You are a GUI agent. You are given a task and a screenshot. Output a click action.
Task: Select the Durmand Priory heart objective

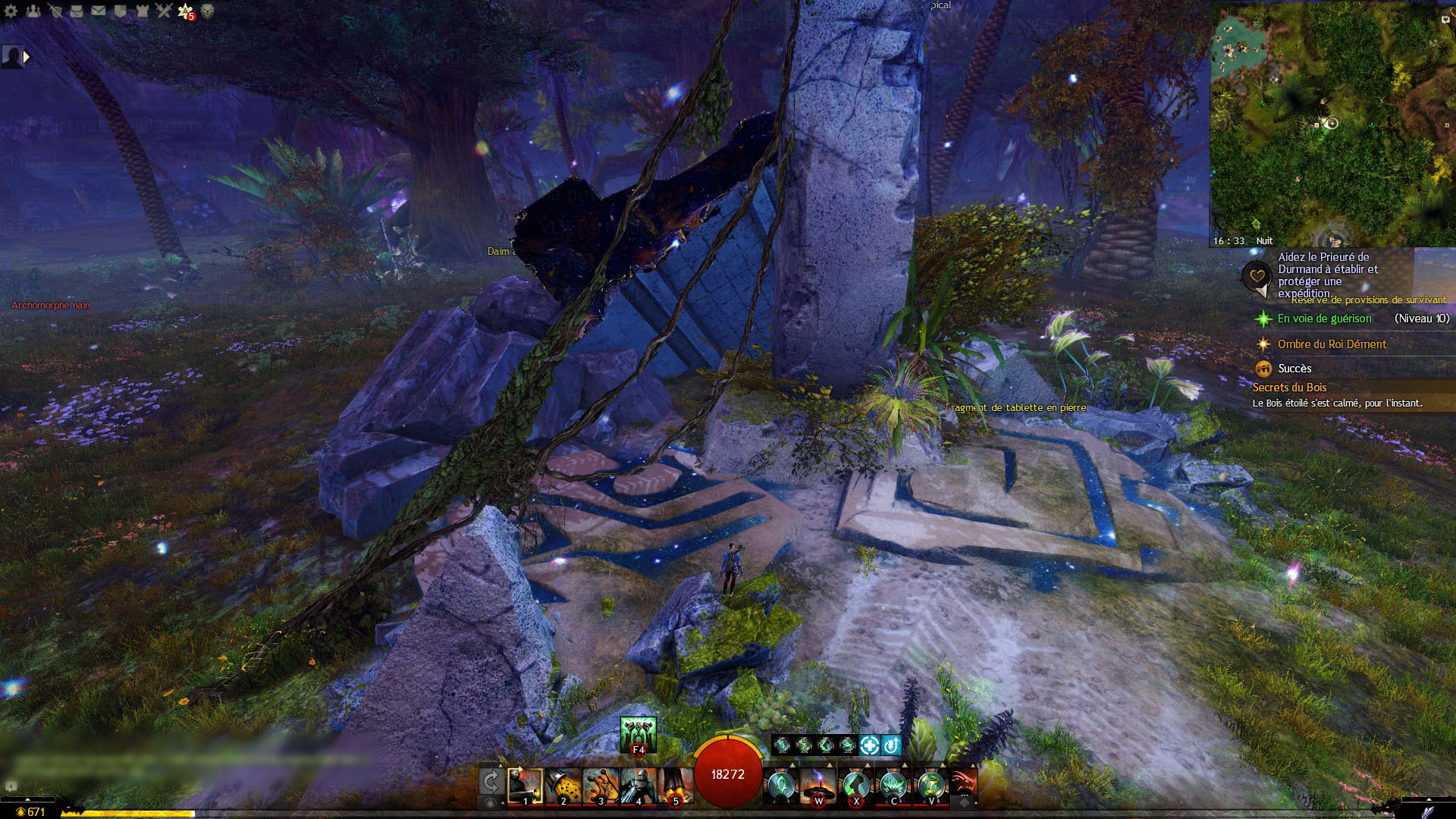coord(1257,275)
